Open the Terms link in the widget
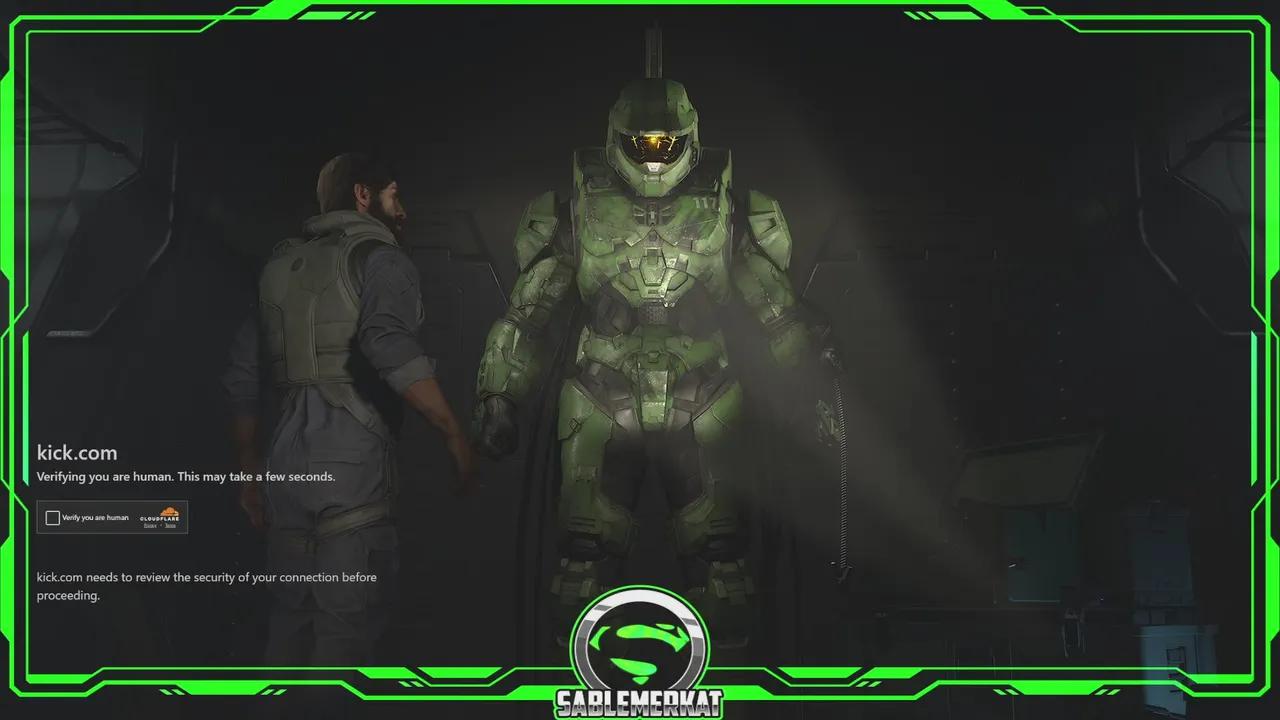1280x720 pixels. coord(173,525)
